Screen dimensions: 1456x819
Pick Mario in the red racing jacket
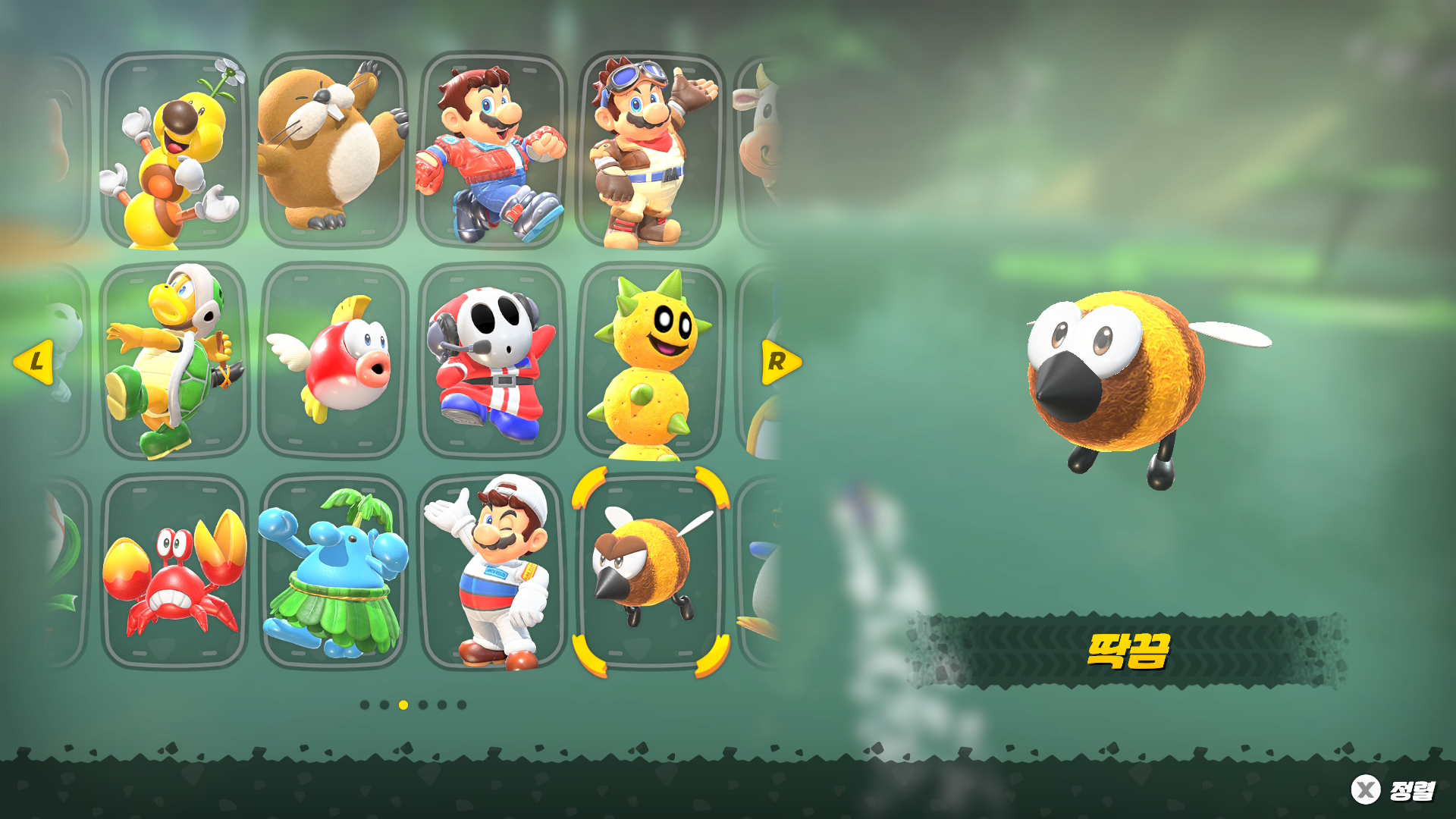coord(492,152)
